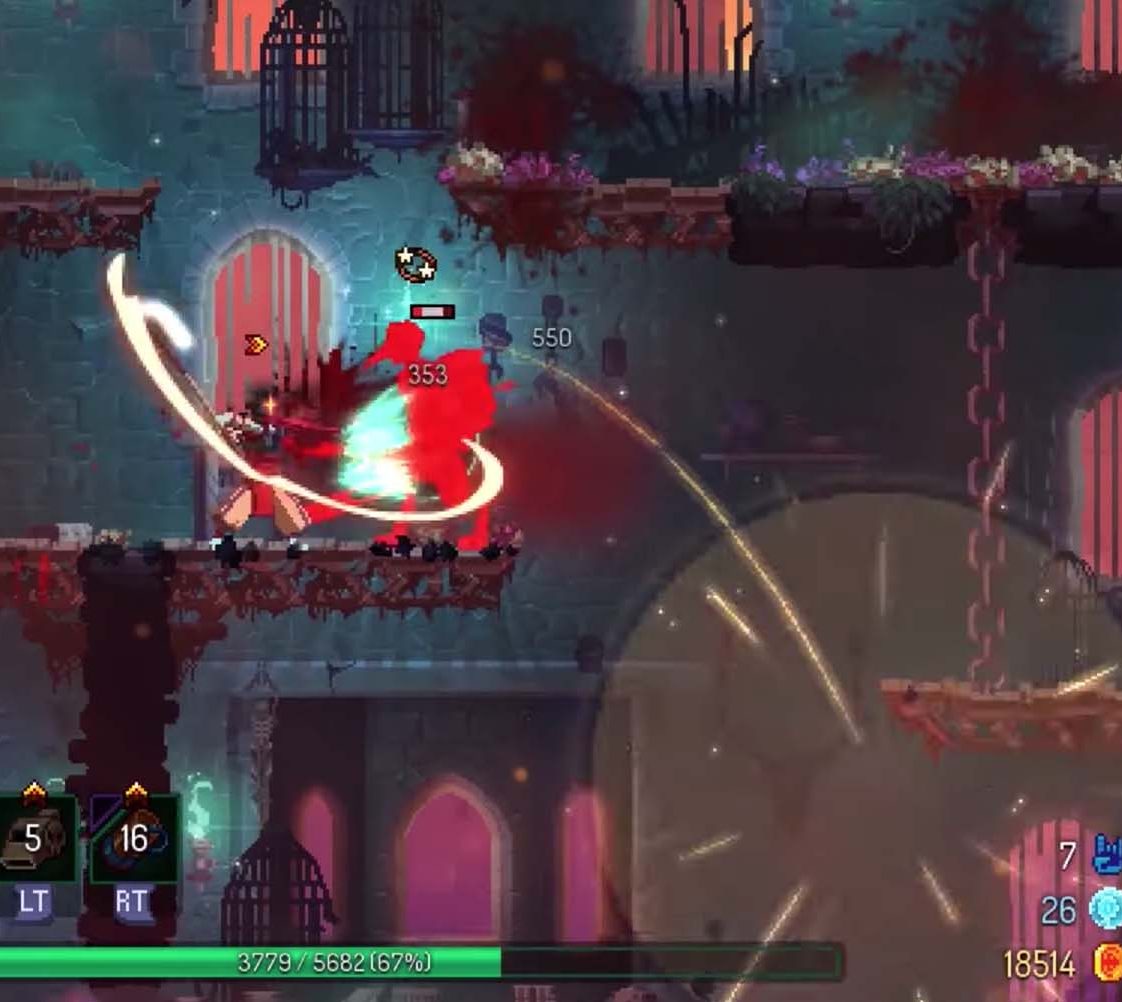Select the LT skill slot showing cooldown 5
The height and width of the screenshot is (1002, 1122).
(x=36, y=838)
